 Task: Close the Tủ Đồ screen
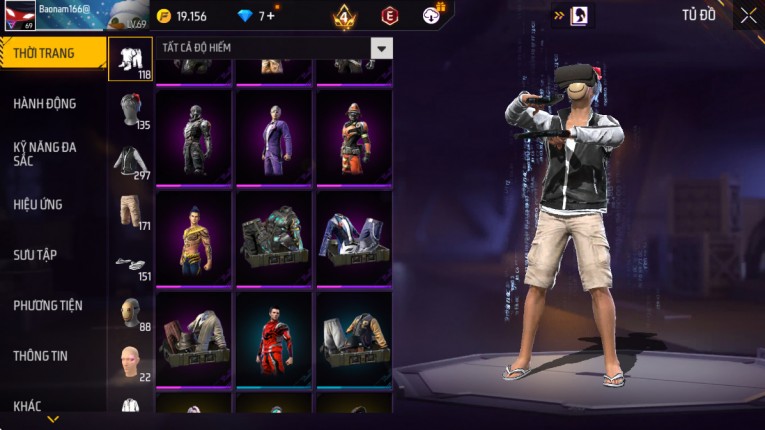(x=749, y=15)
